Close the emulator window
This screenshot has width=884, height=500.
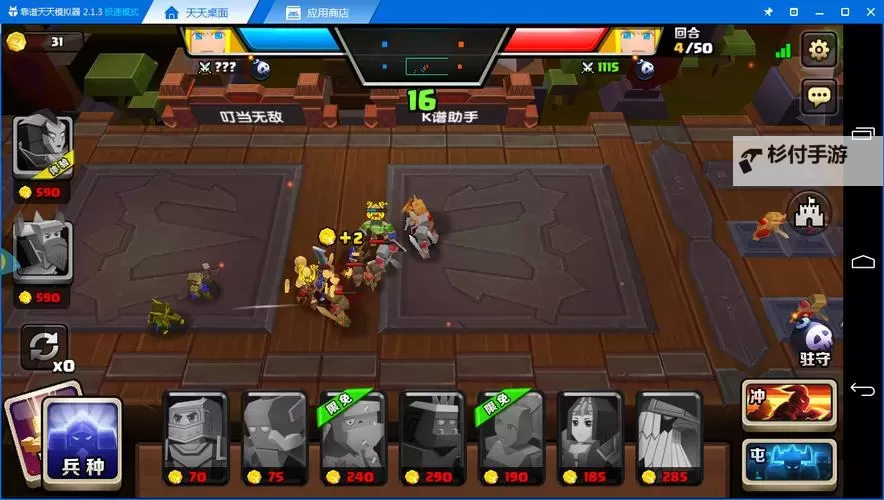(870, 12)
